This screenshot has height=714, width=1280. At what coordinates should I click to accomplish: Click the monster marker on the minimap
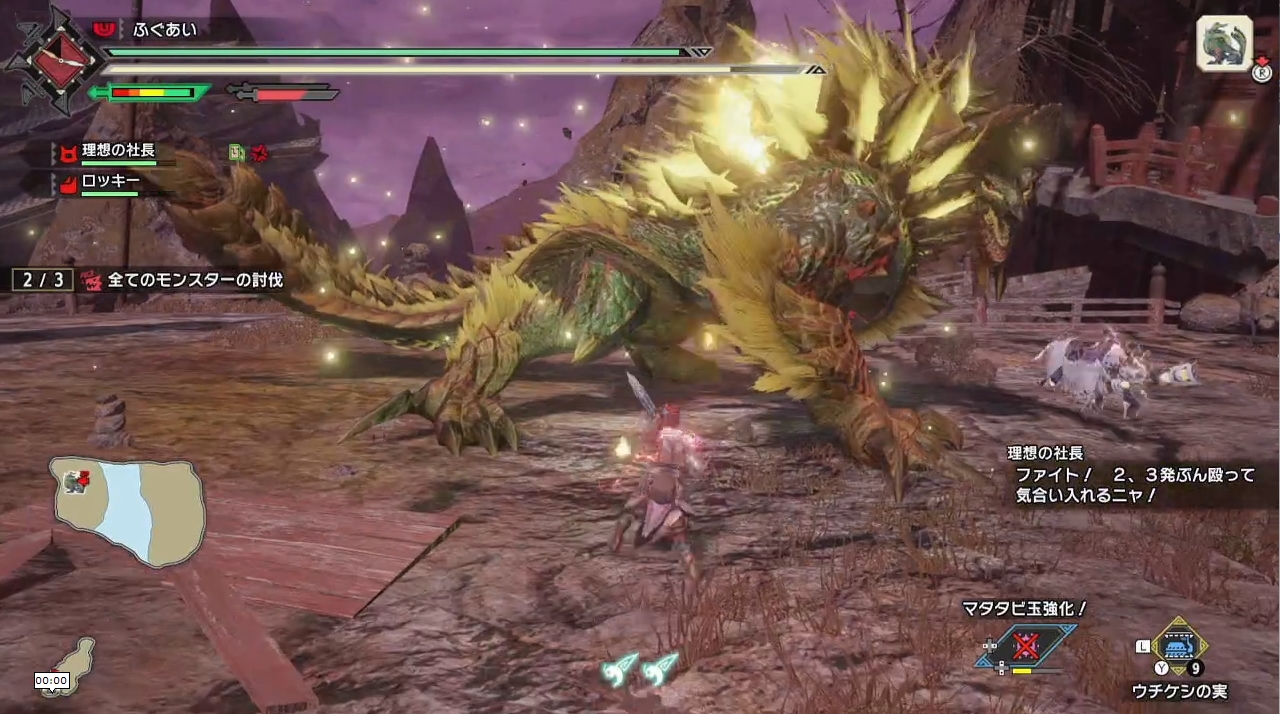74,482
